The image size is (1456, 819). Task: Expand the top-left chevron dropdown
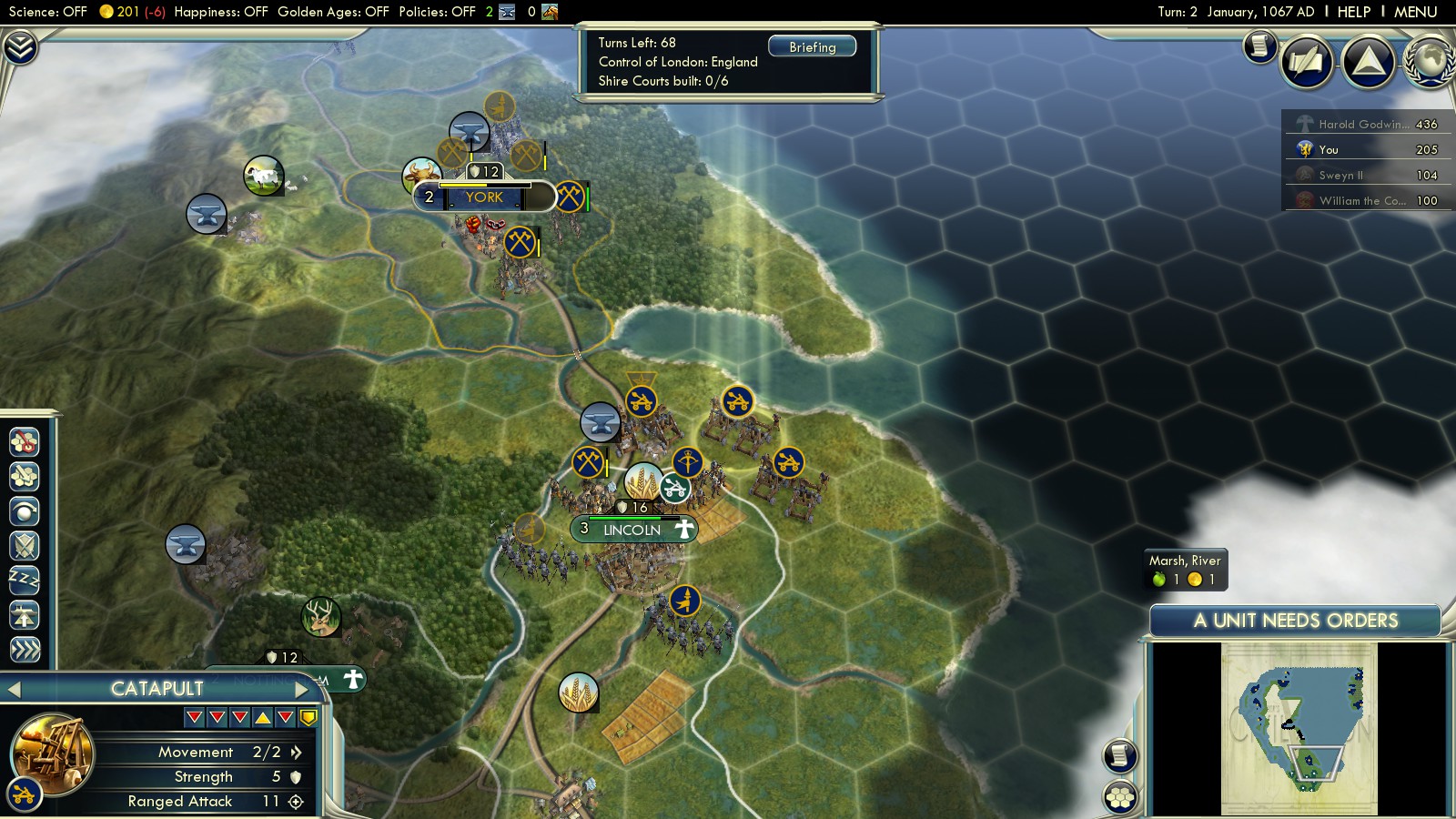click(19, 47)
